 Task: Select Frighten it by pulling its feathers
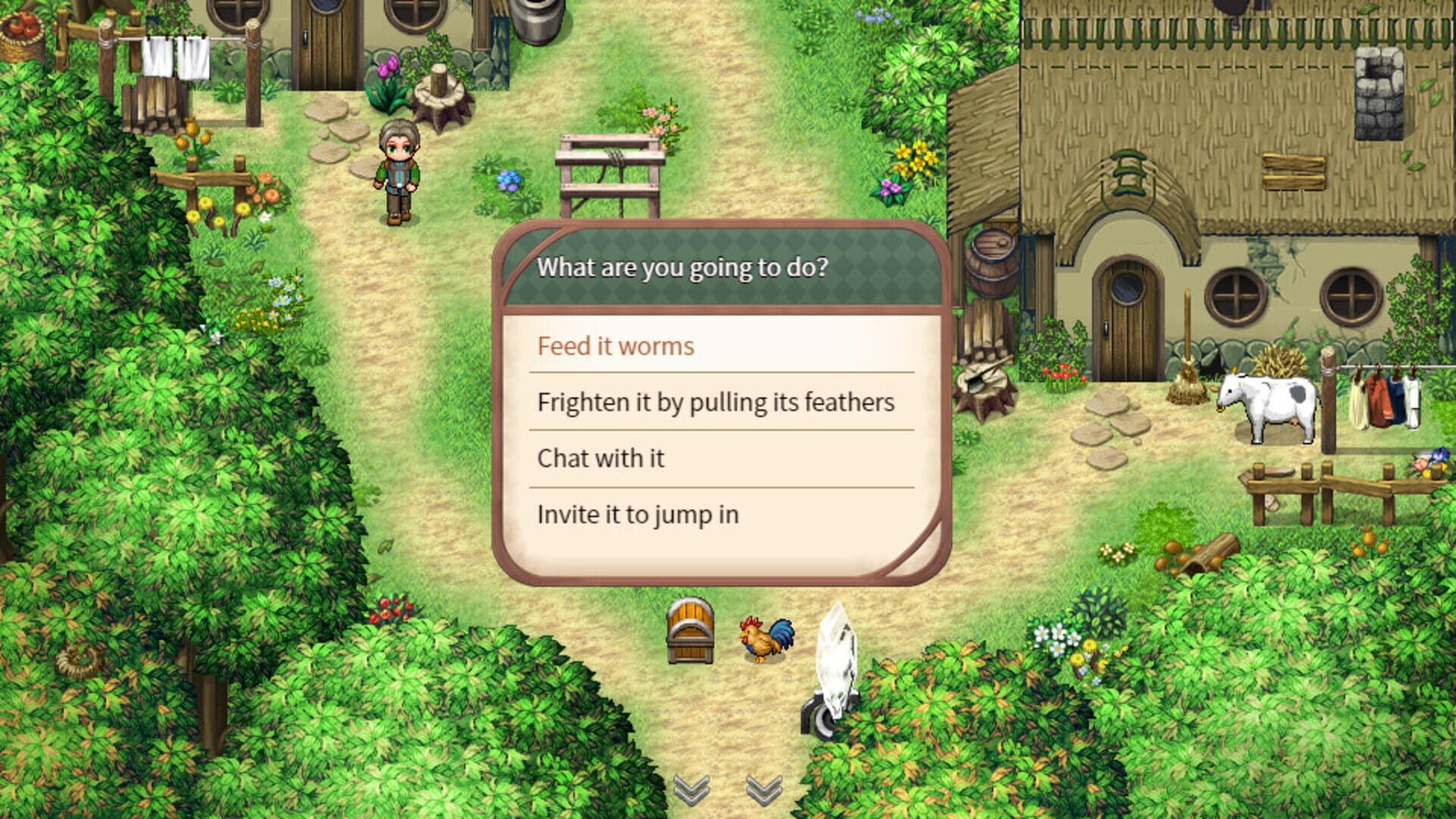pyautogui.click(x=715, y=402)
